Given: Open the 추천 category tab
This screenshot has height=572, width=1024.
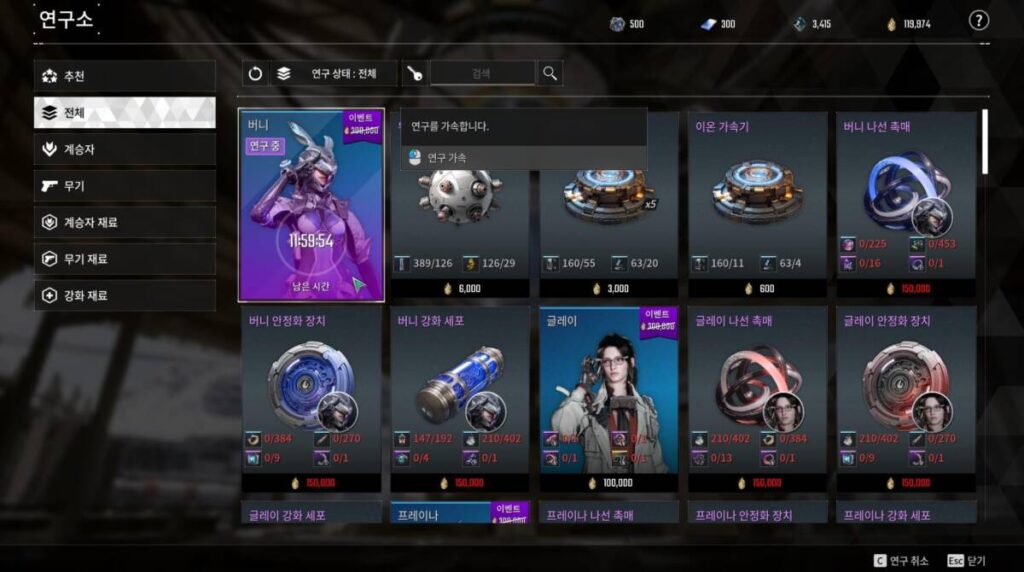Looking at the screenshot, I should pos(124,76).
